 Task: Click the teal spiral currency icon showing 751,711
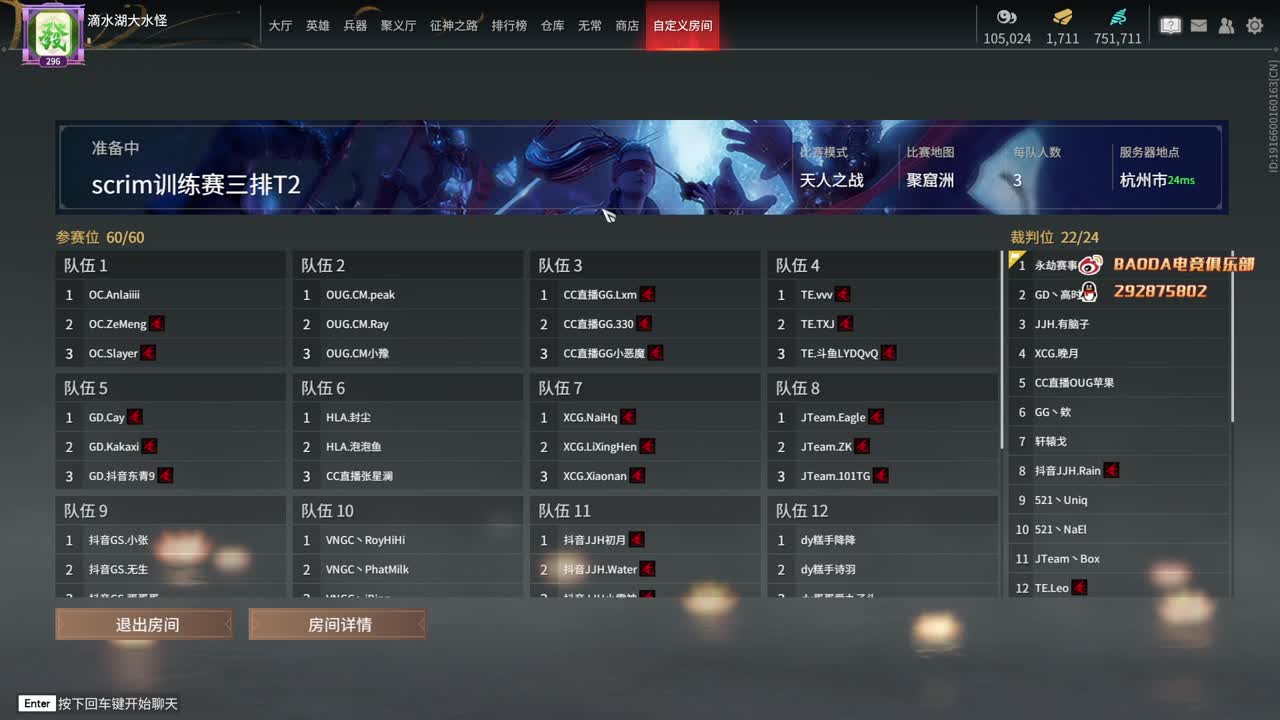point(1117,17)
